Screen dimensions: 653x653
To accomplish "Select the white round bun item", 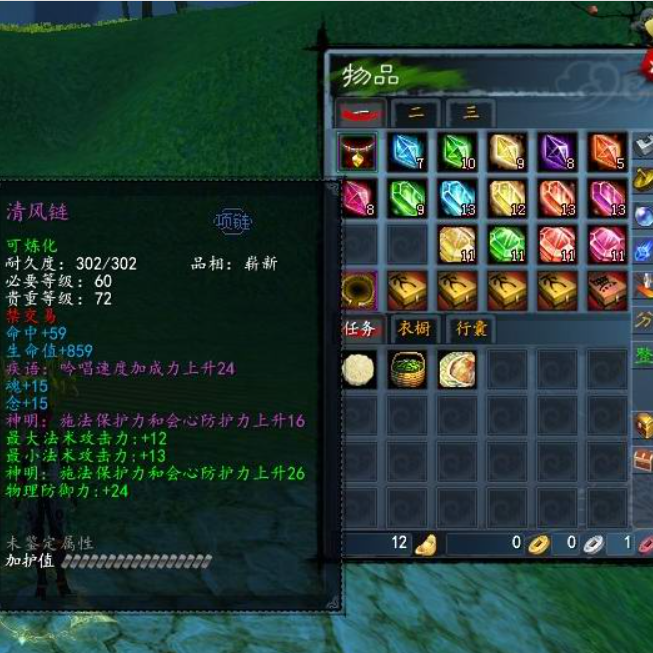I will pyautogui.click(x=359, y=369).
